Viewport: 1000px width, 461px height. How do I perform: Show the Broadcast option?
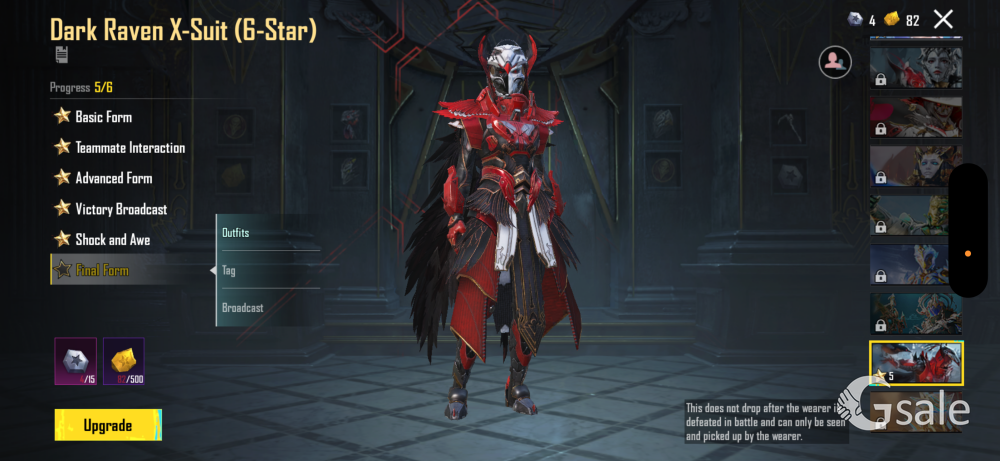[x=243, y=308]
